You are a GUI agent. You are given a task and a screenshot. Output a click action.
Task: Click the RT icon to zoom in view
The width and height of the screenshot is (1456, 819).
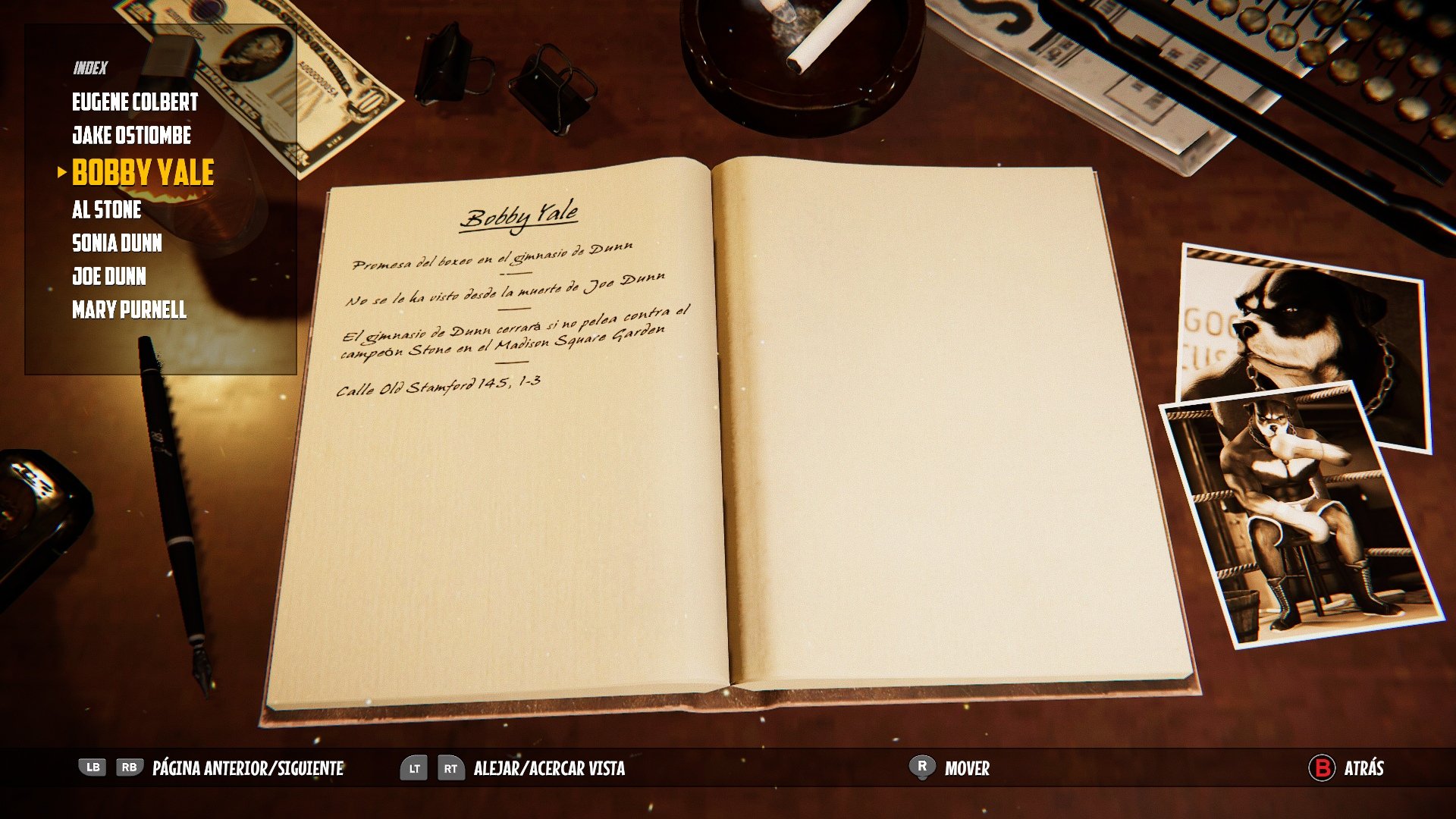tap(450, 768)
